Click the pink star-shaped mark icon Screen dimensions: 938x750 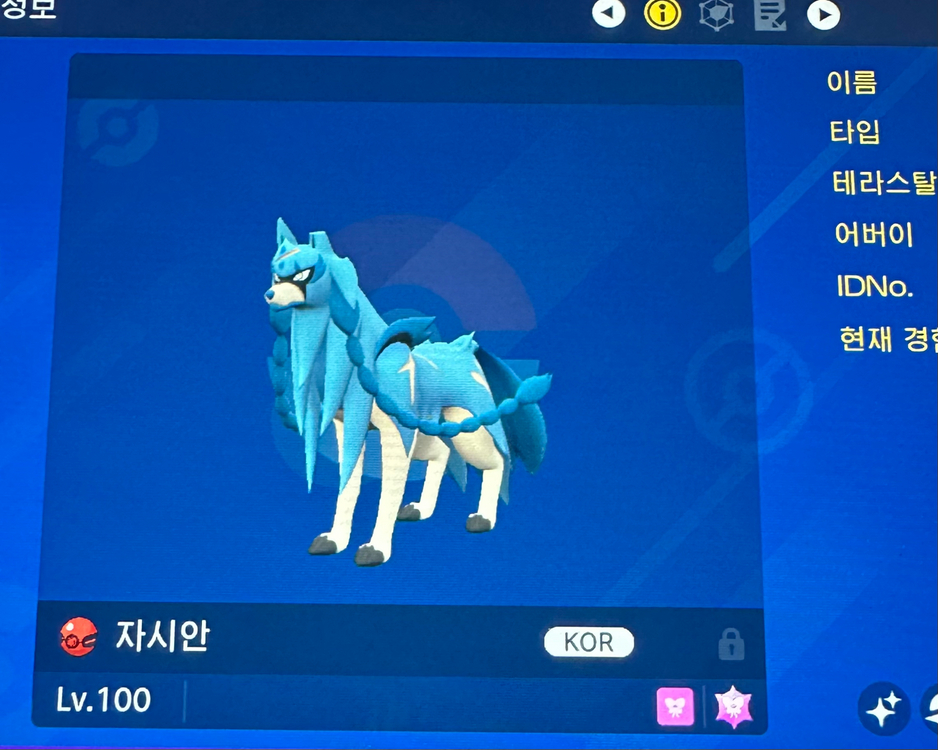[x=733, y=707]
